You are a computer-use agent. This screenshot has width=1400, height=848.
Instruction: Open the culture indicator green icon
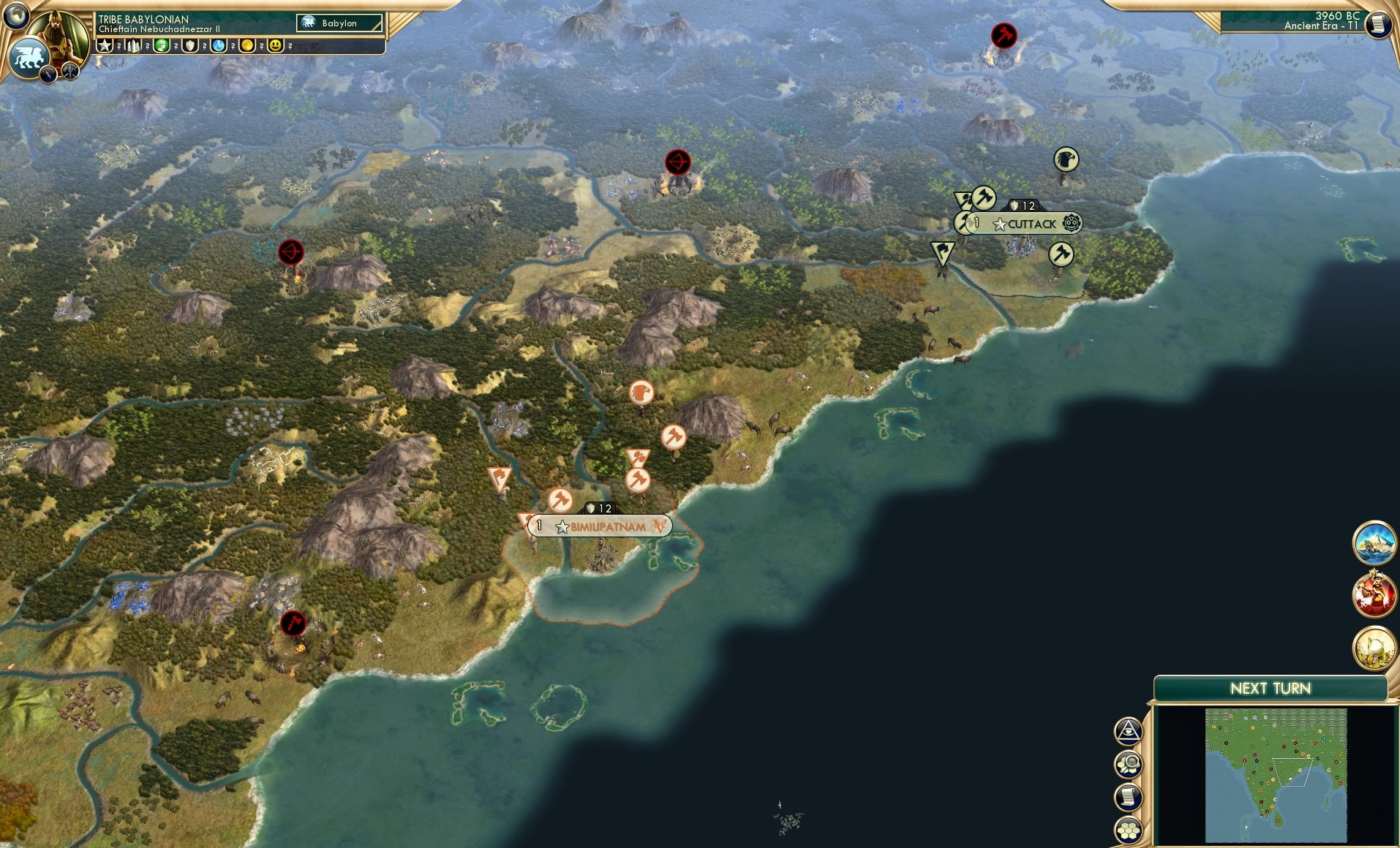click(x=160, y=46)
